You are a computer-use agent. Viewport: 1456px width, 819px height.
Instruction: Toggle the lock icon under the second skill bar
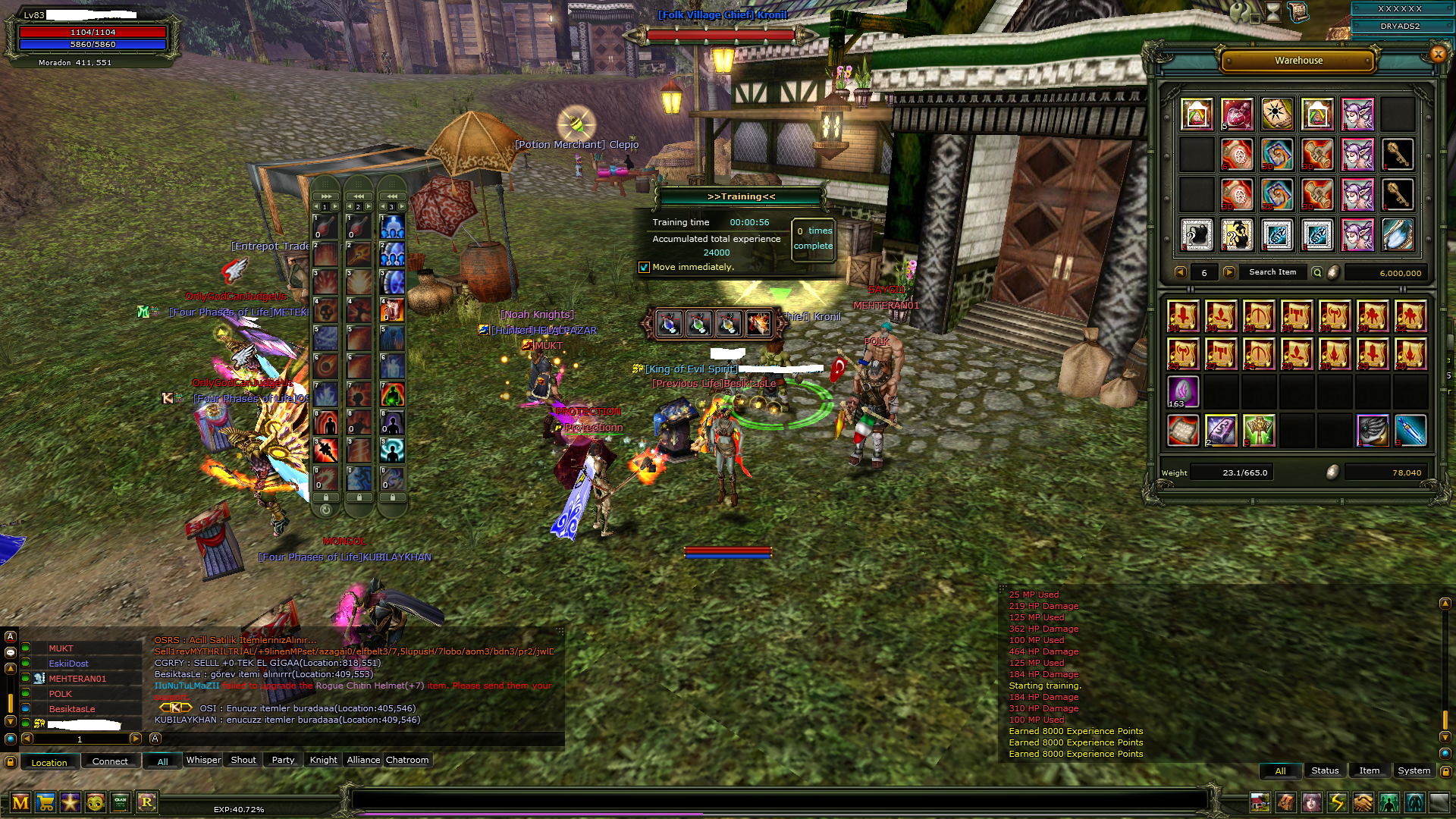[360, 498]
